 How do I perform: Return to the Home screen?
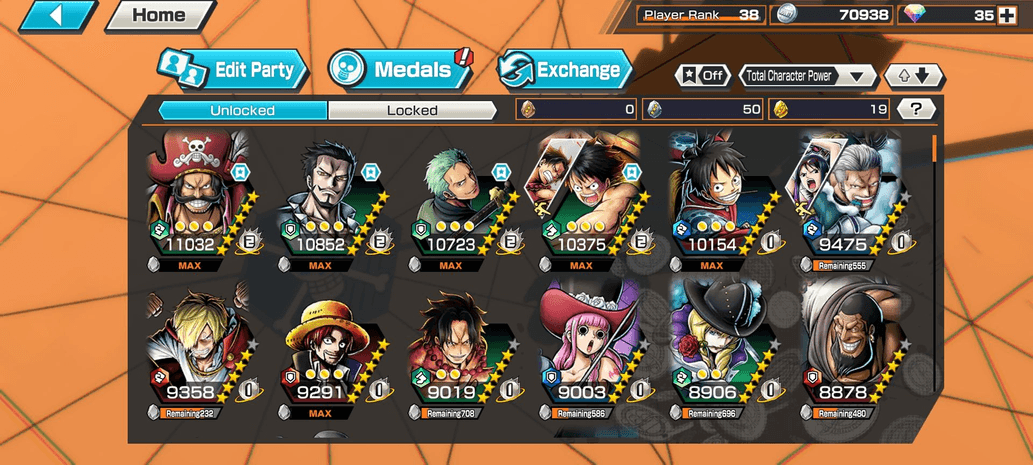(x=159, y=15)
